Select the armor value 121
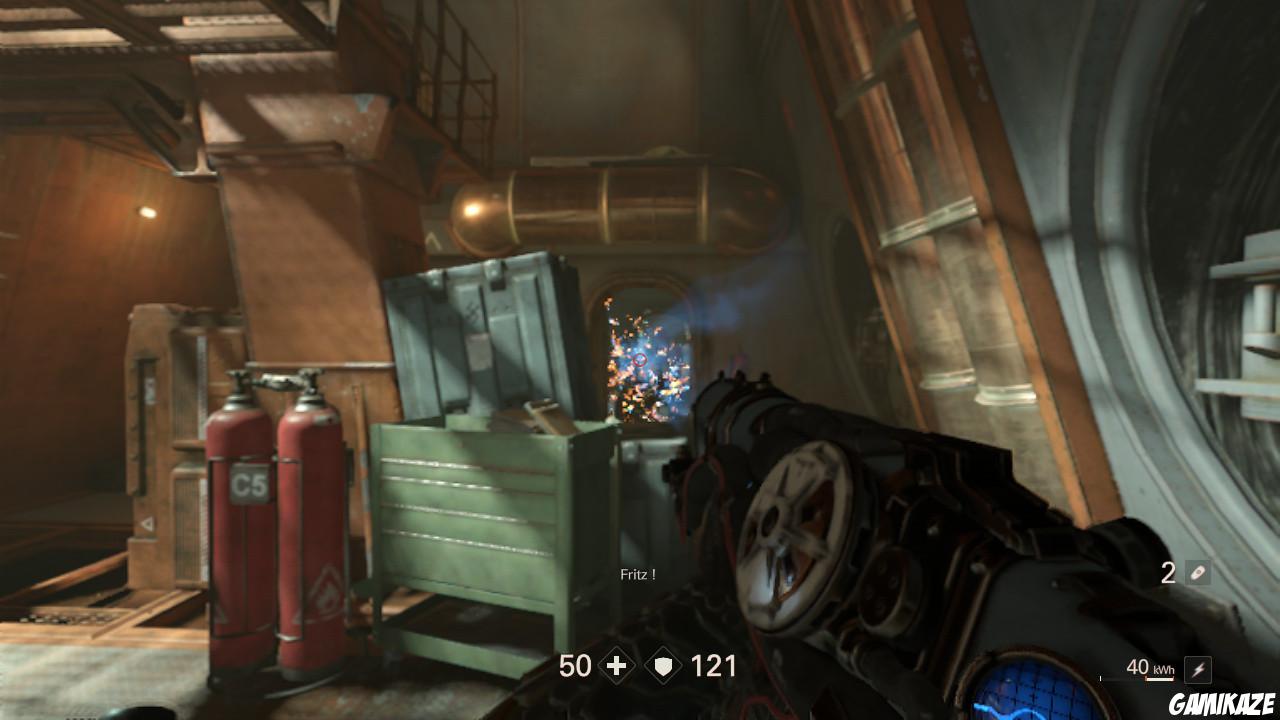Image resolution: width=1280 pixels, height=720 pixels. [714, 665]
